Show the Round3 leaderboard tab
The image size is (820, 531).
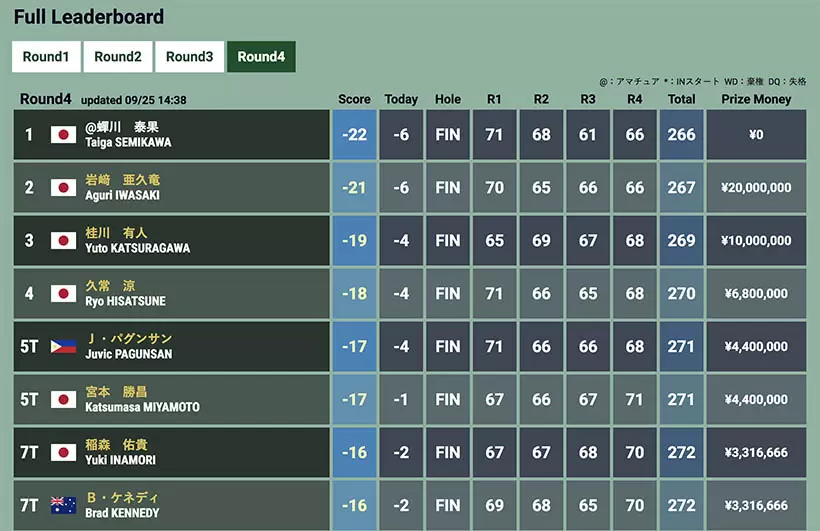190,57
